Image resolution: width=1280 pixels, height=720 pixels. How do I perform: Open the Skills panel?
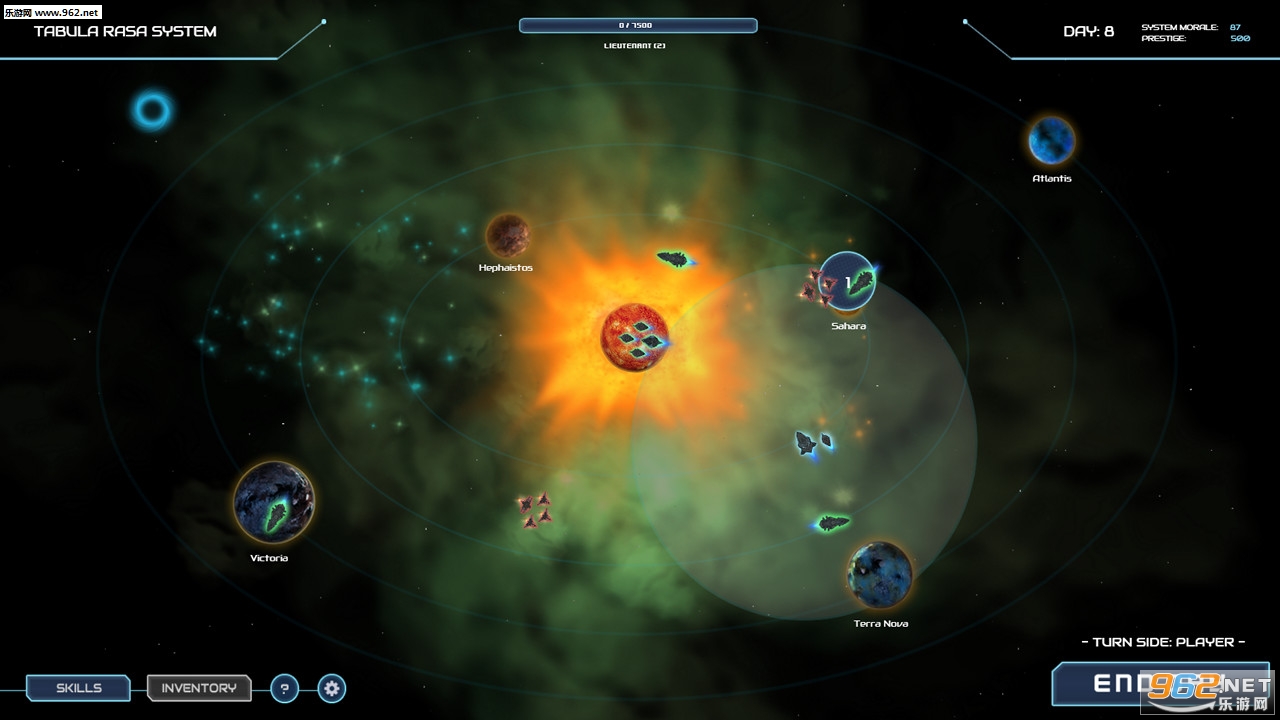click(x=78, y=688)
